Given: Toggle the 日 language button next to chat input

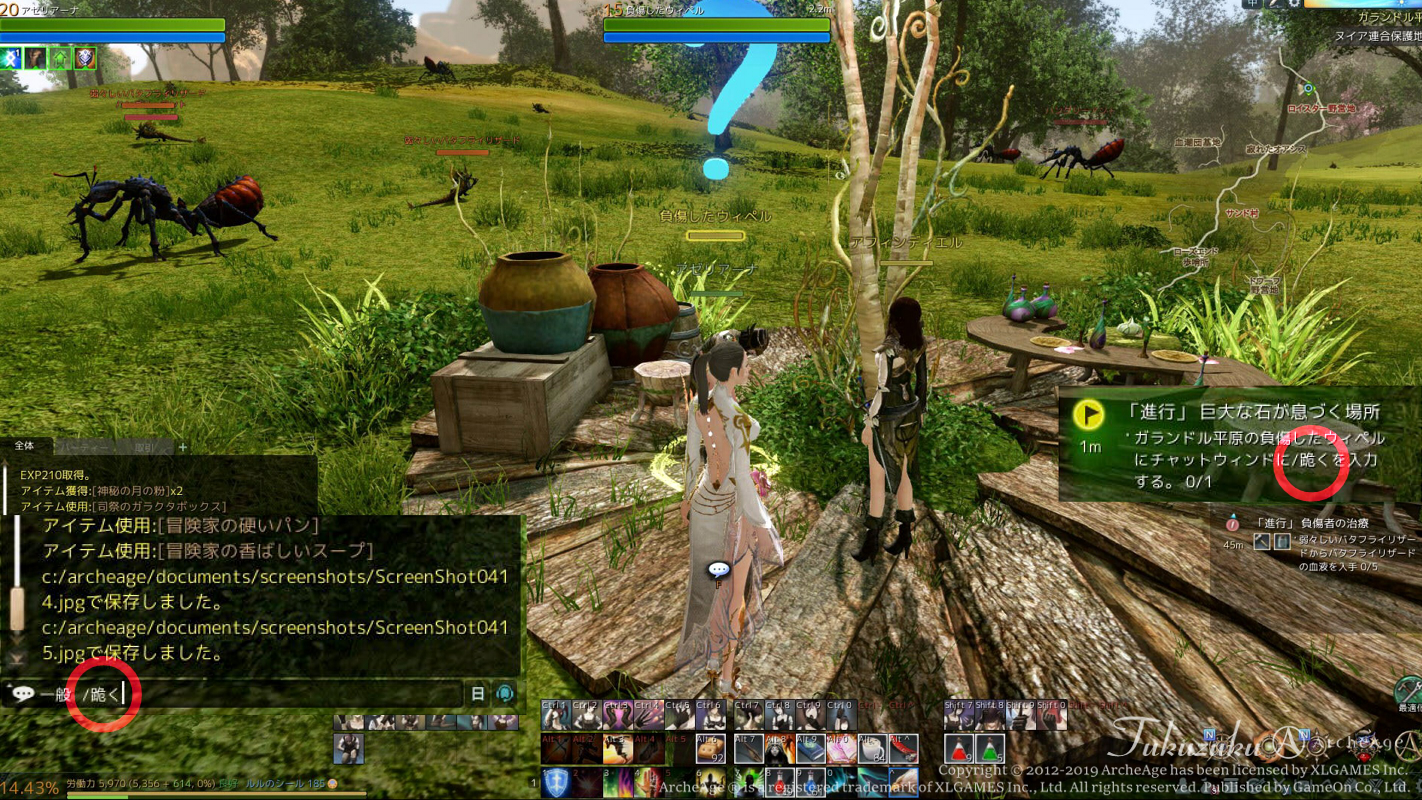Looking at the screenshot, I should [476, 694].
